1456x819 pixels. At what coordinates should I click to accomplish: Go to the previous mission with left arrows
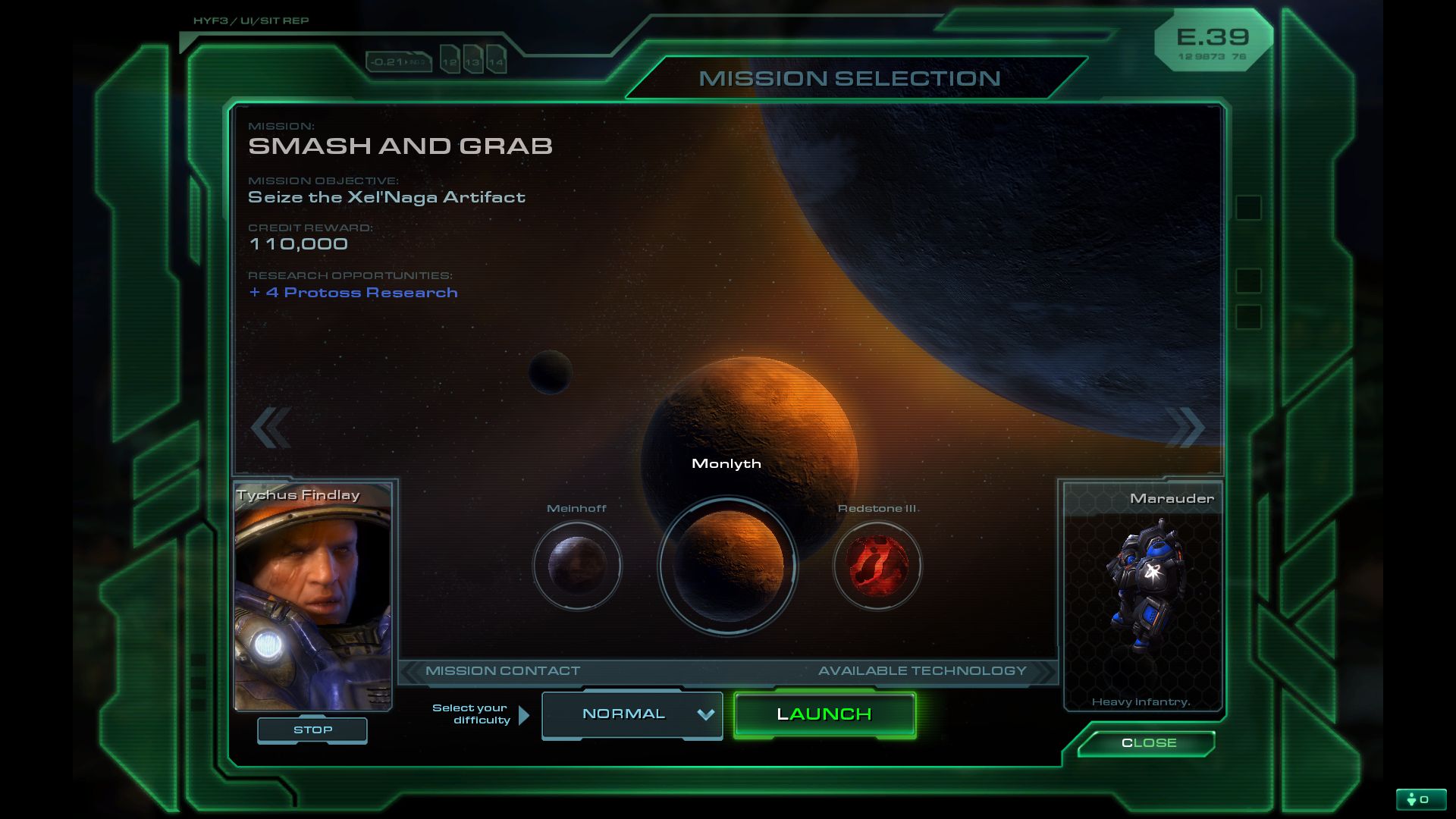click(x=271, y=428)
